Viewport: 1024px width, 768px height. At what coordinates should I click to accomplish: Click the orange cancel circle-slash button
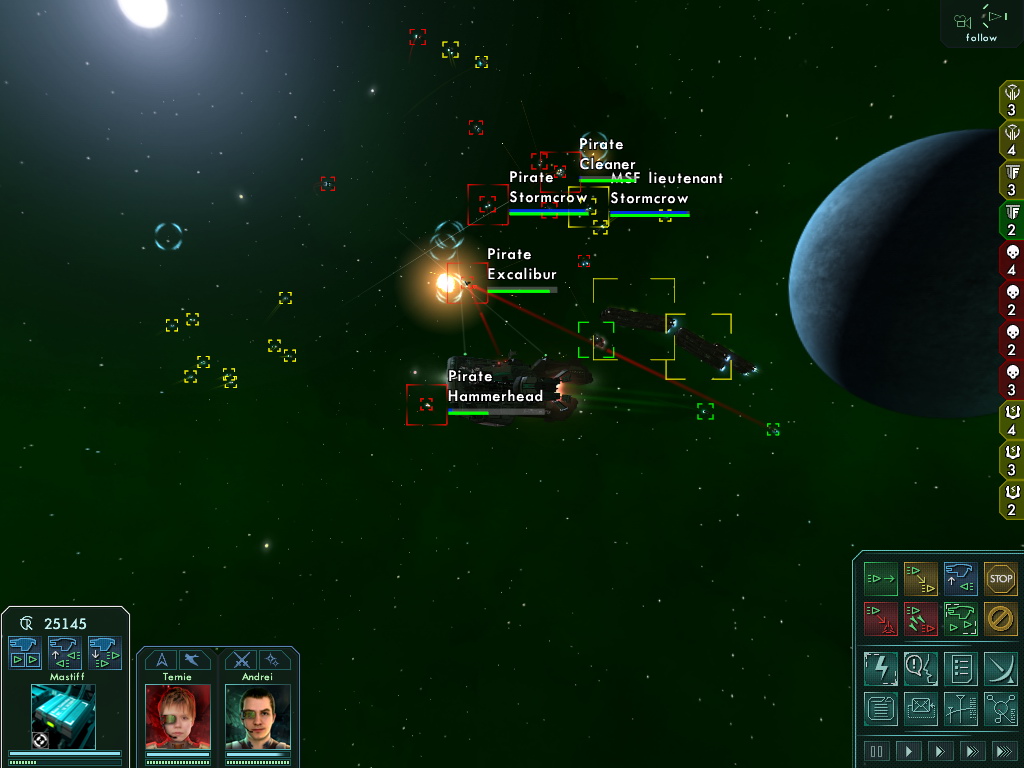pyautogui.click(x=1000, y=619)
